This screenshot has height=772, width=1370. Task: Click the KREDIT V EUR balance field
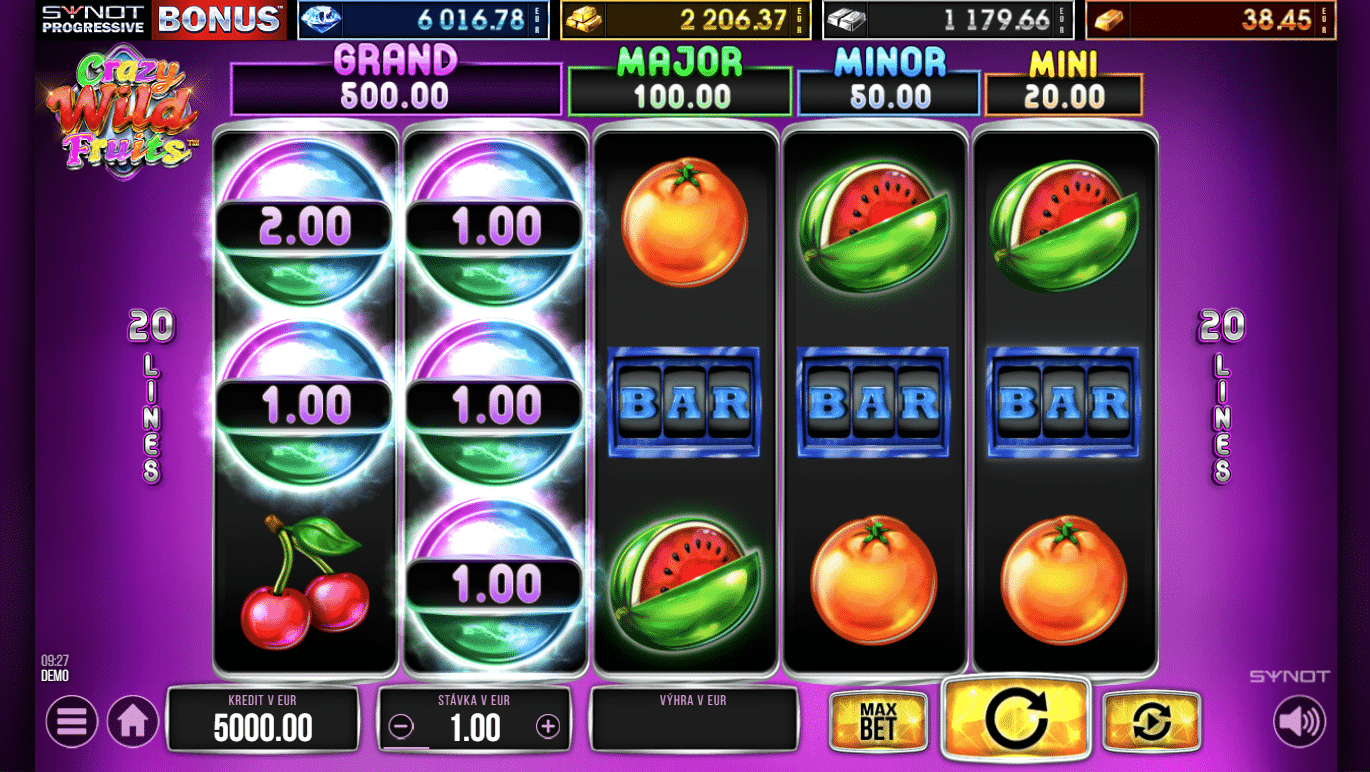(264, 720)
